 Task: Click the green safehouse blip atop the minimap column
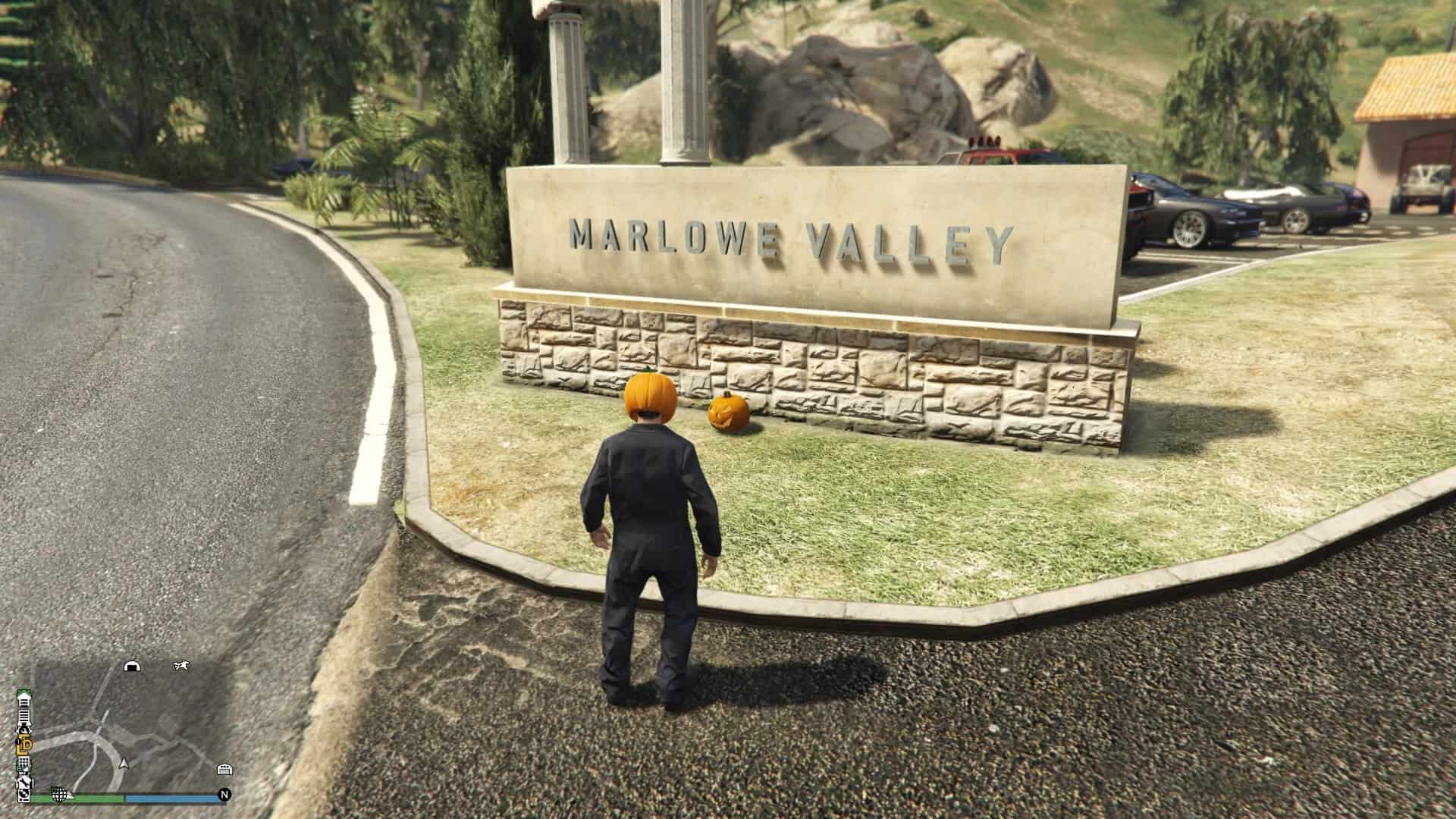24,692
